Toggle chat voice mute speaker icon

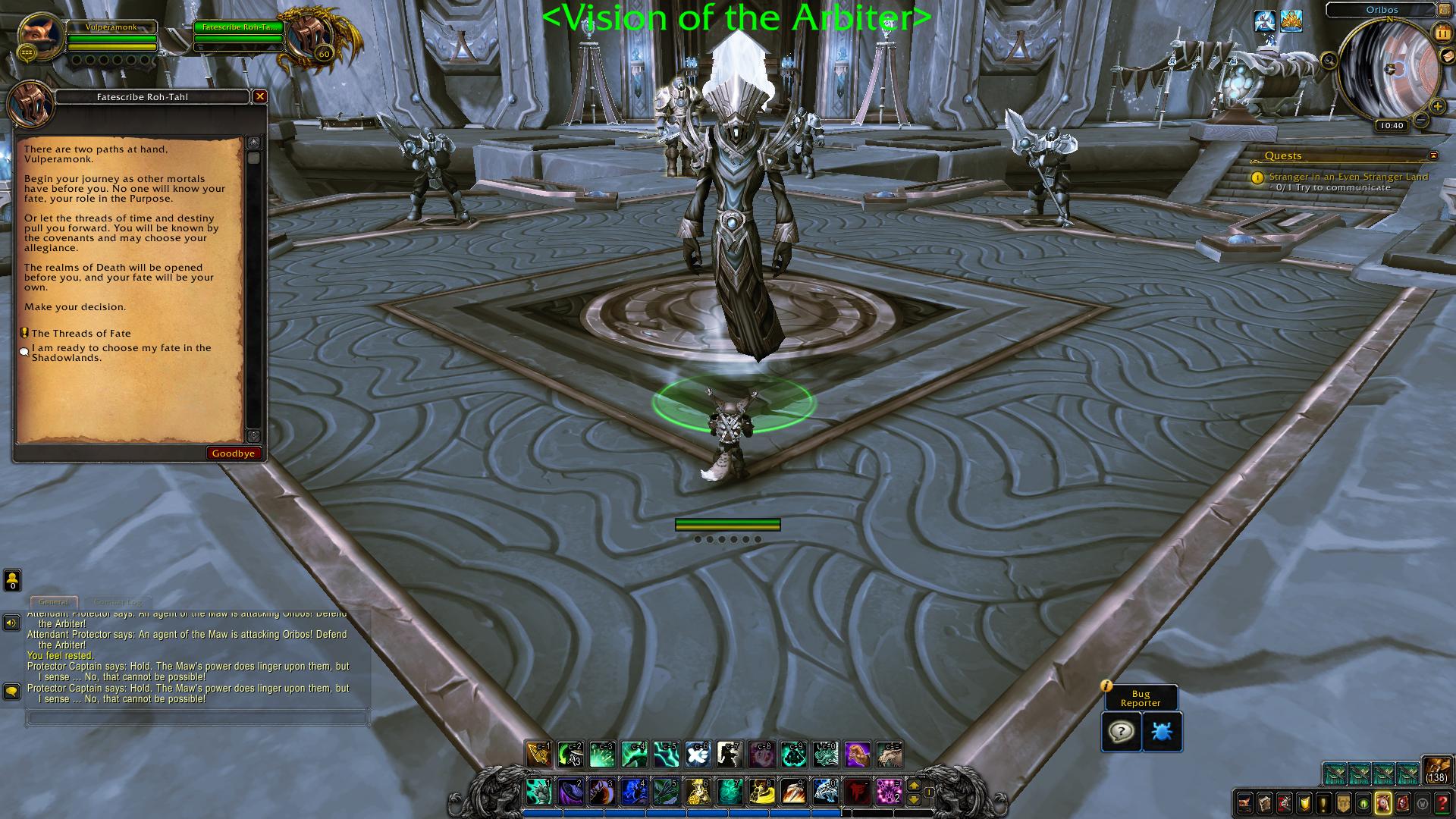pos(11,623)
